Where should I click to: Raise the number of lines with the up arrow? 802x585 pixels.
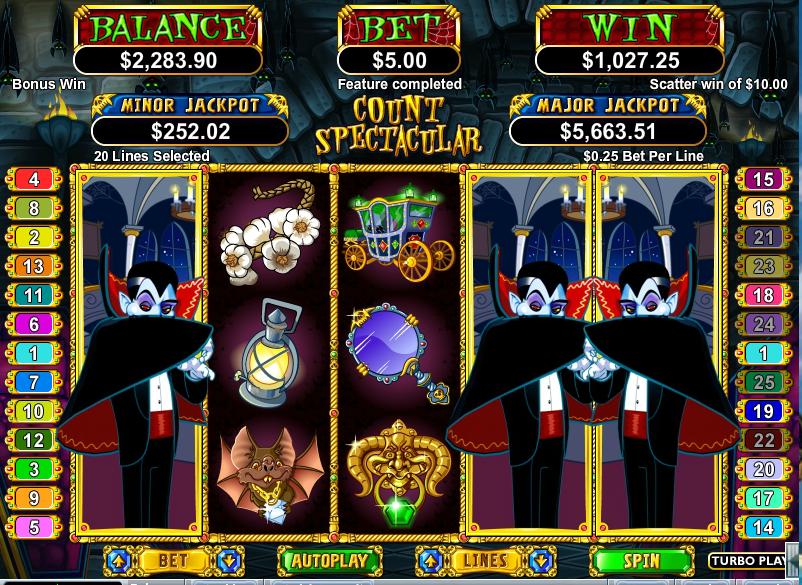(430, 560)
